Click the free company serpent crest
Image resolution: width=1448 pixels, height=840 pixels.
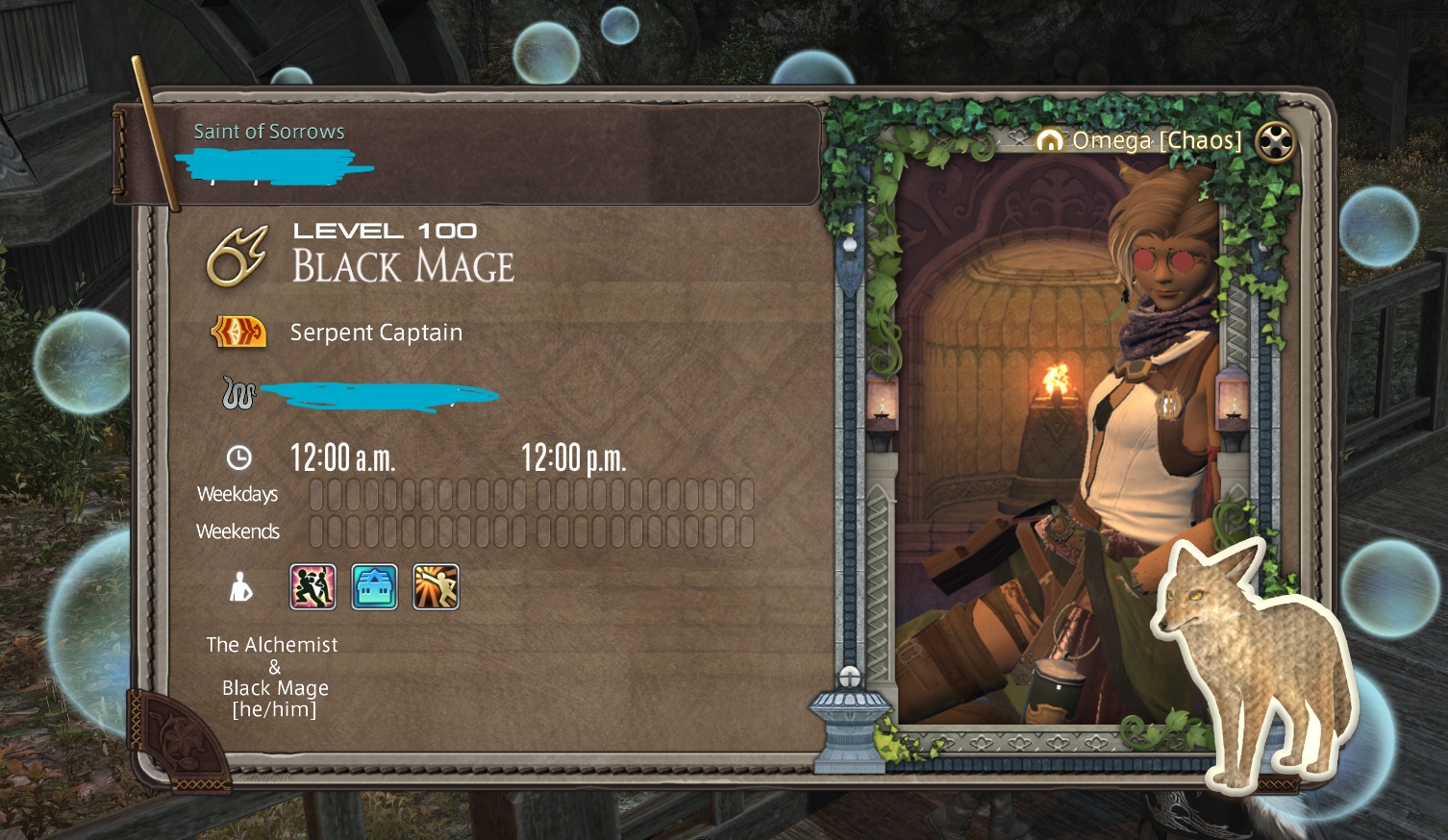[x=238, y=392]
